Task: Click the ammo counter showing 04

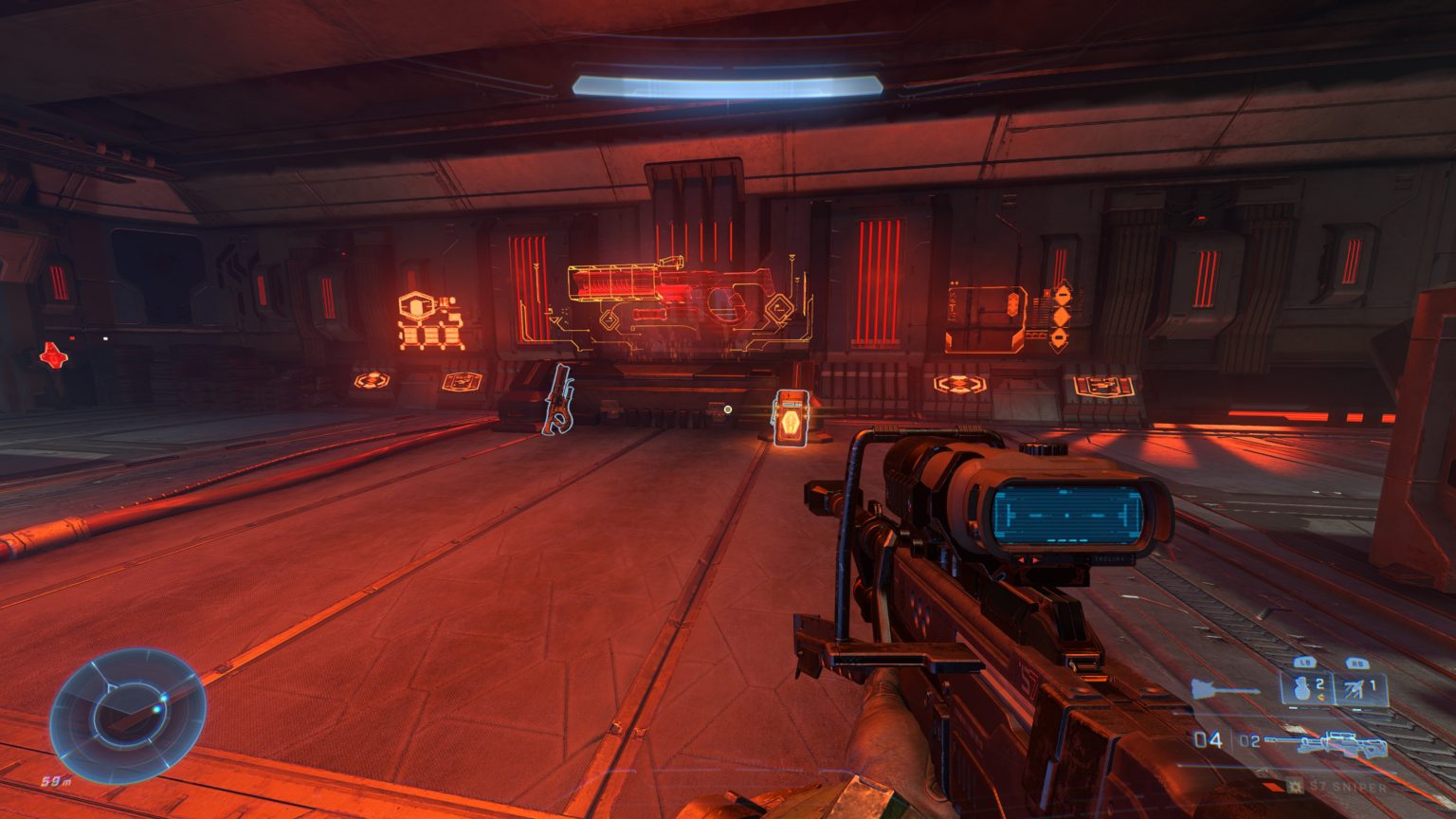Action: click(x=1209, y=738)
